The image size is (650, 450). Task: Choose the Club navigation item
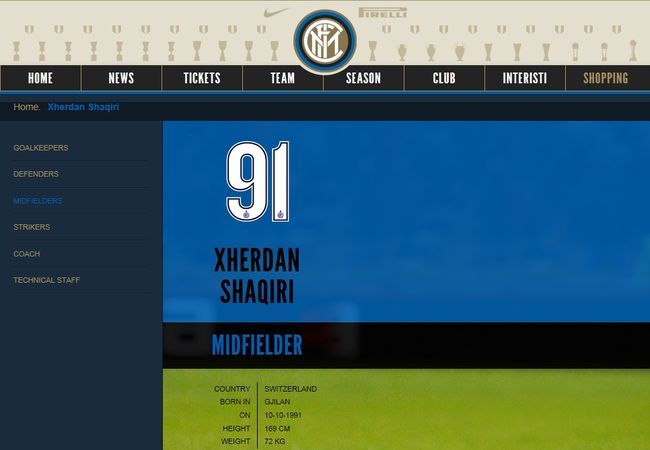pyautogui.click(x=444, y=78)
